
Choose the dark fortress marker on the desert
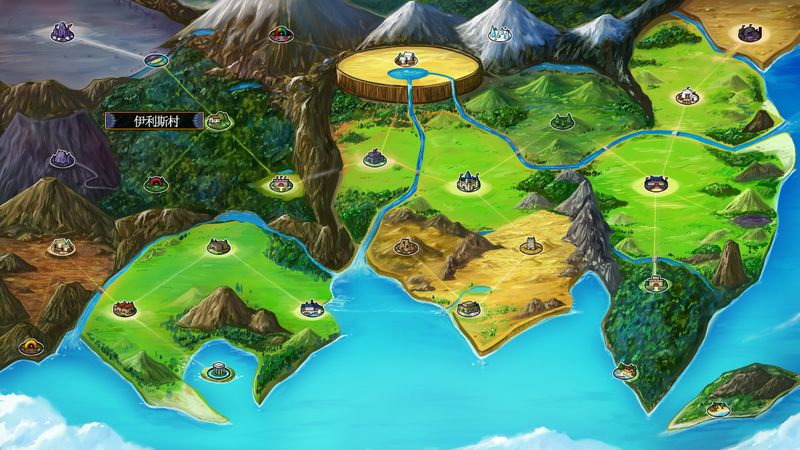(x=748, y=34)
